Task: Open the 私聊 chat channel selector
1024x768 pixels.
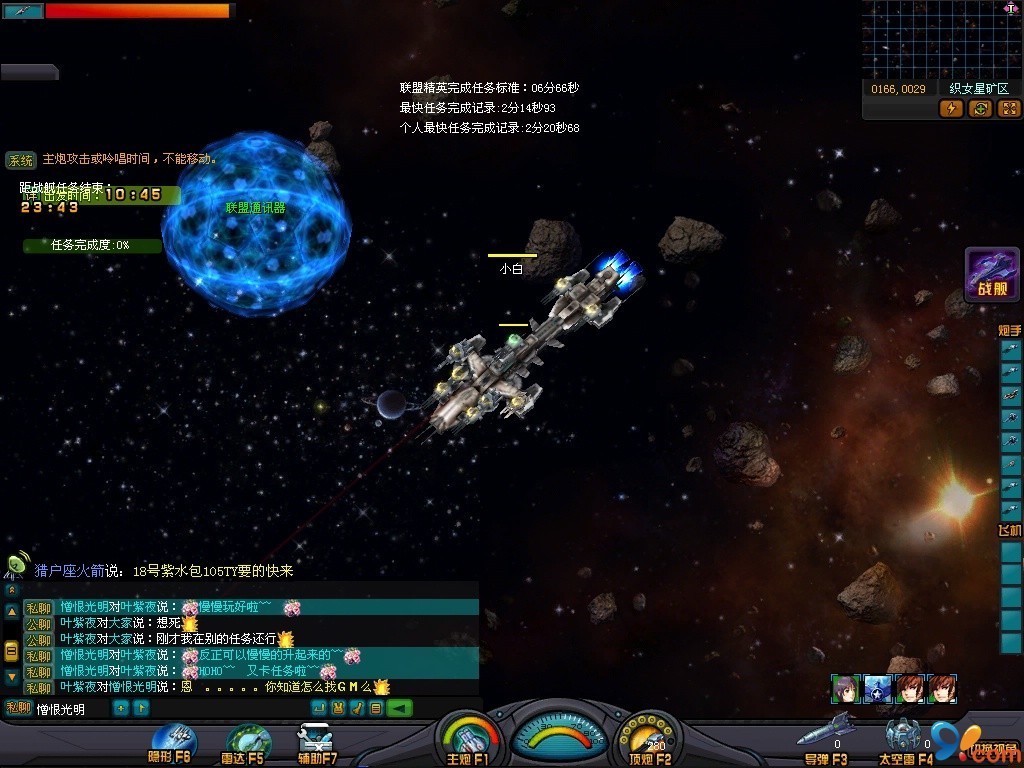Action: pos(17,709)
